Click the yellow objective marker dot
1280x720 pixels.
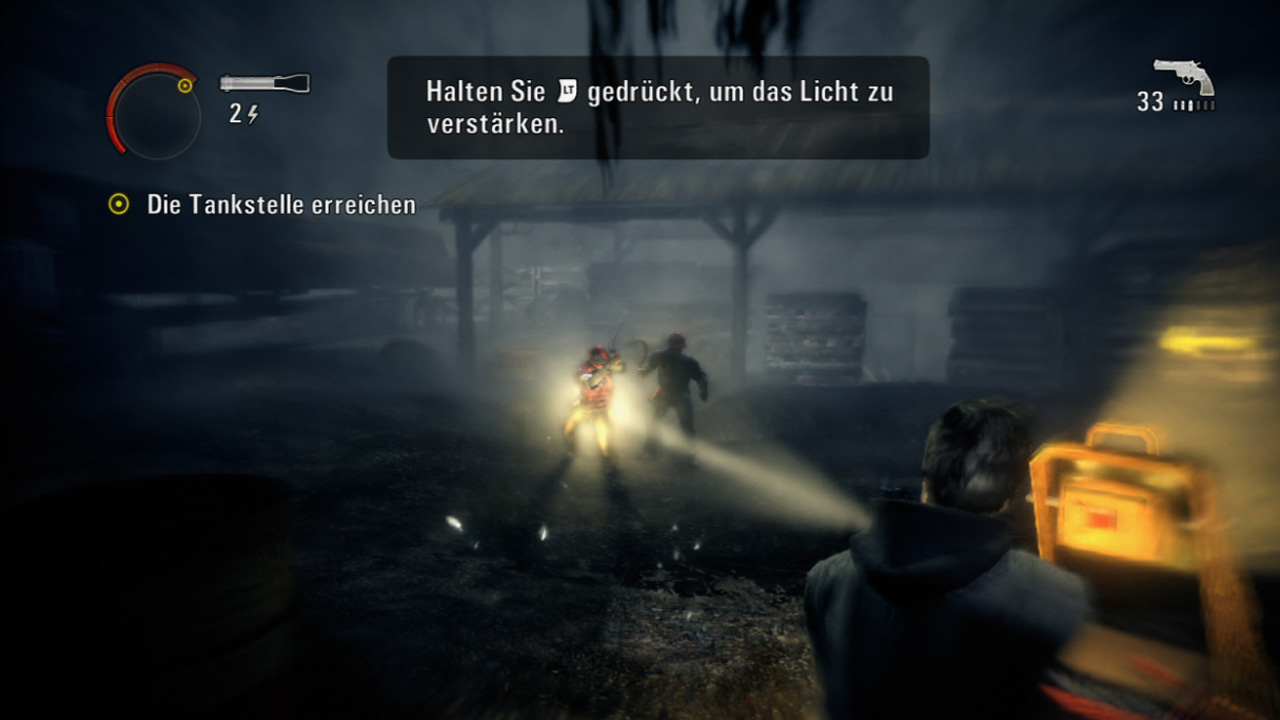click(x=117, y=205)
